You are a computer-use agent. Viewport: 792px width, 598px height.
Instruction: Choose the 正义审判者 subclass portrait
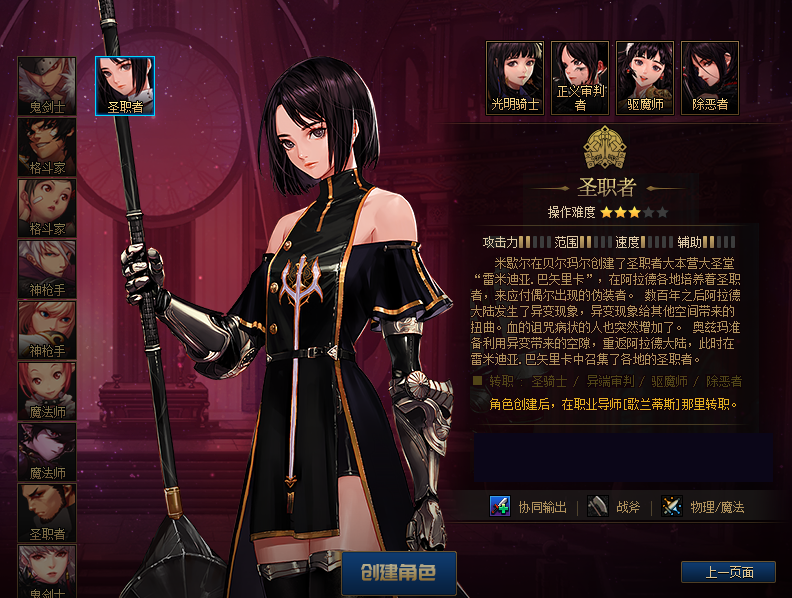pyautogui.click(x=580, y=77)
